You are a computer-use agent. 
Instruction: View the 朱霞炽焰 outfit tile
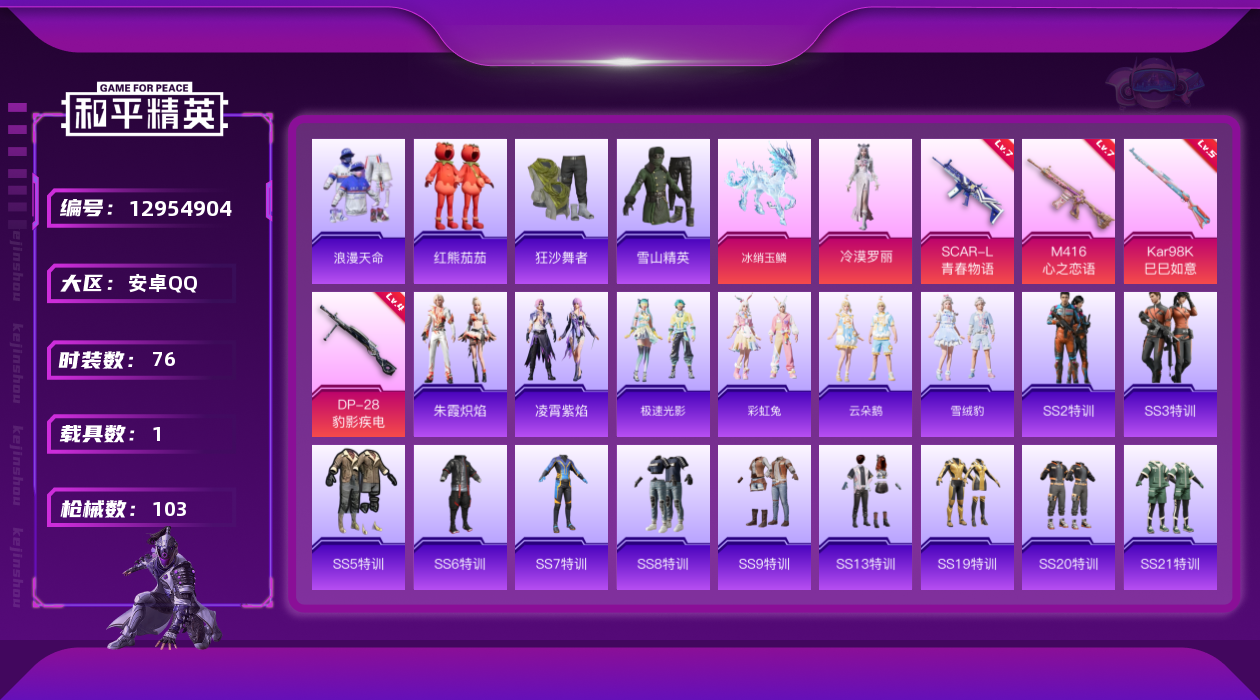(460, 364)
